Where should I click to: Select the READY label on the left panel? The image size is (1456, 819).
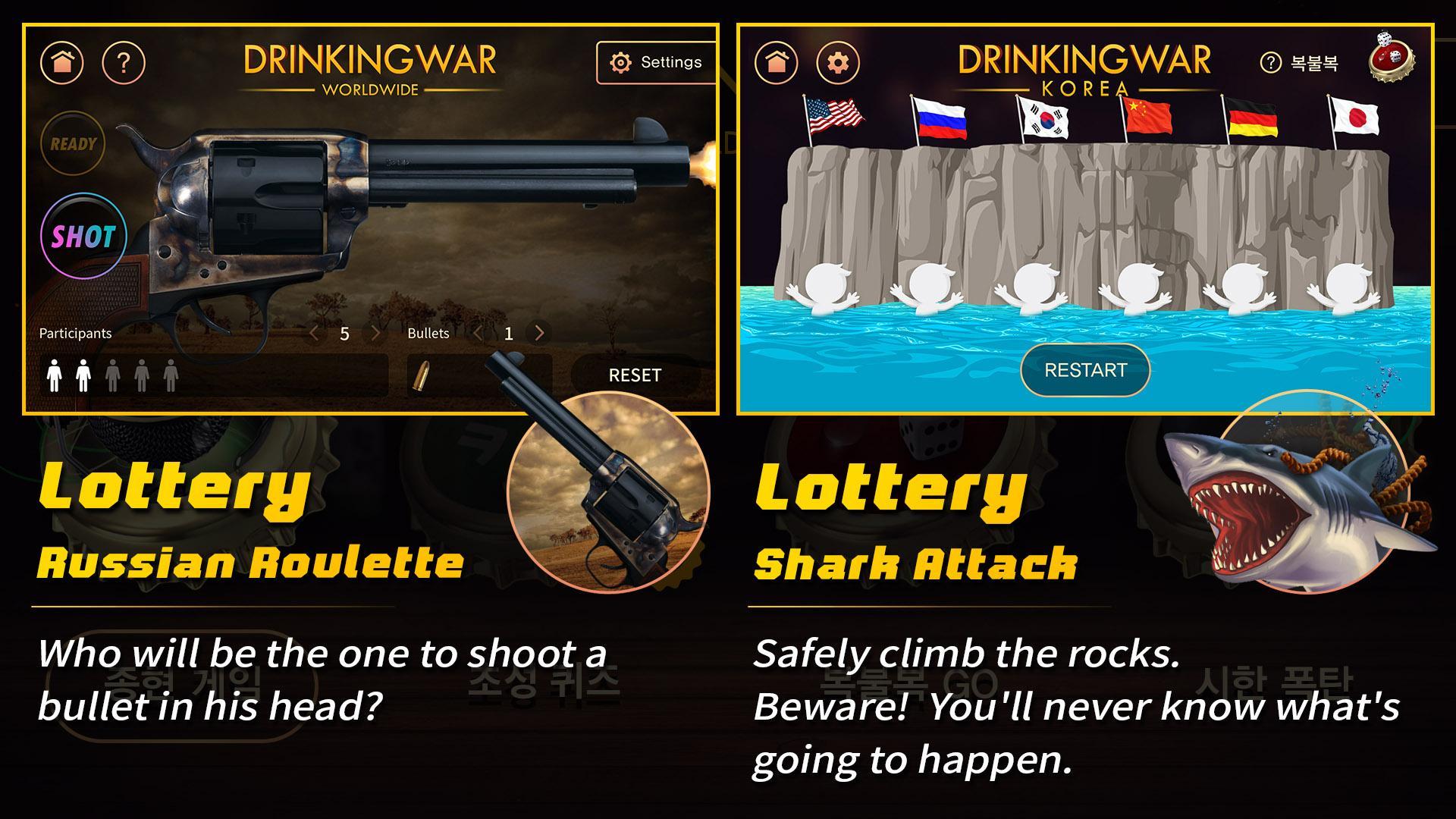(73, 143)
